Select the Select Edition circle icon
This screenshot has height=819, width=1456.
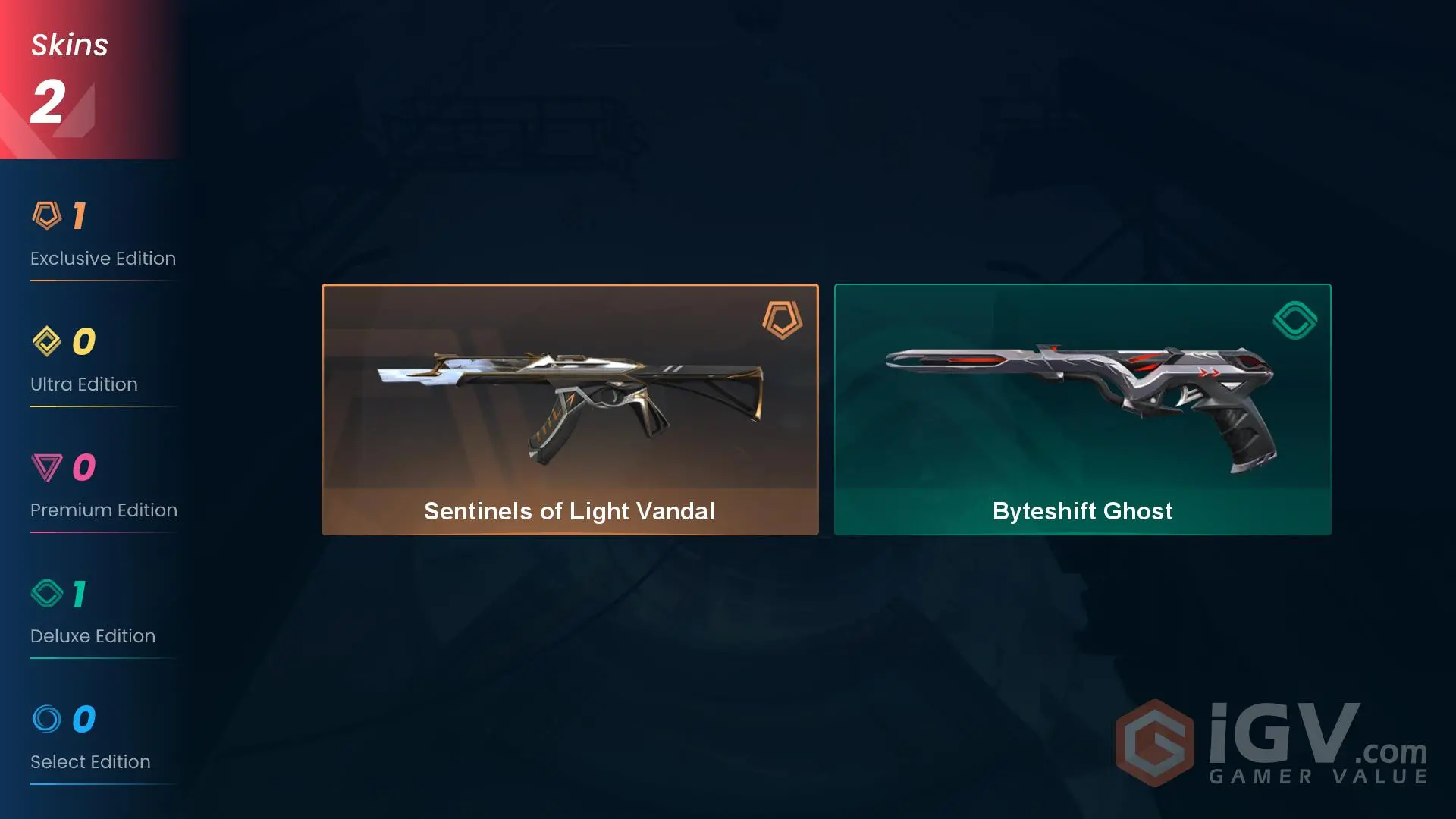click(x=49, y=719)
